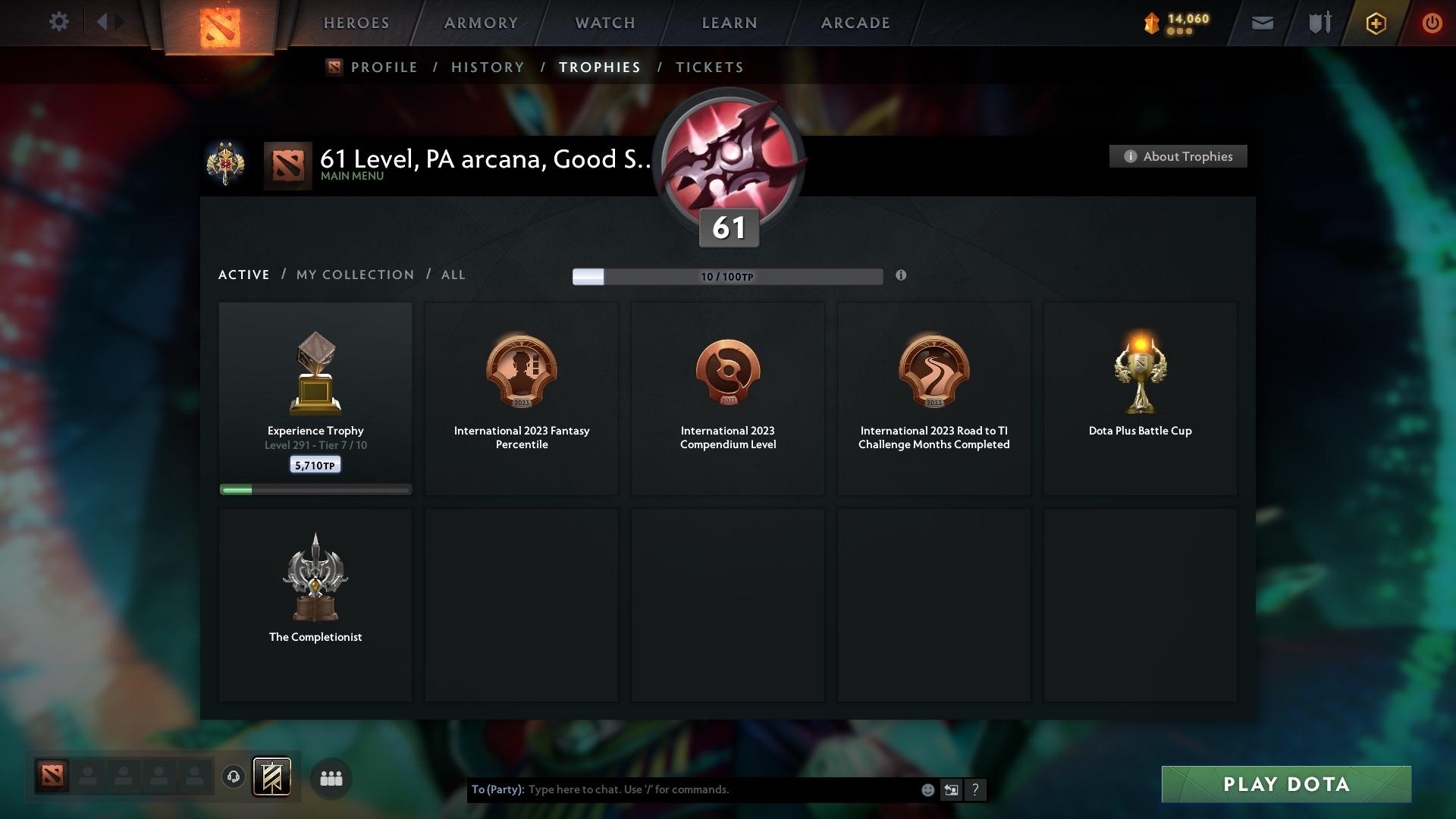Open Dota Plus via the gold hexagon plus icon
The width and height of the screenshot is (1456, 819).
(x=1375, y=23)
